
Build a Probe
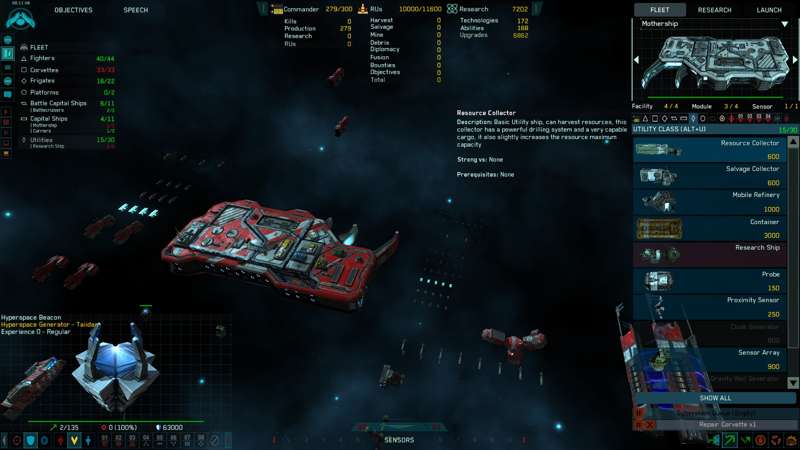point(710,280)
